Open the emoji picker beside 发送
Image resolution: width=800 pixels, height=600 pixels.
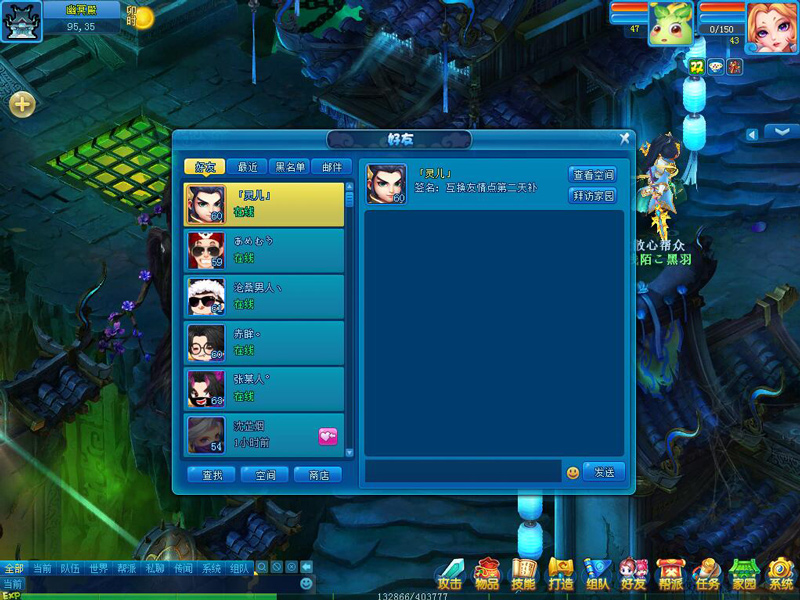(573, 472)
